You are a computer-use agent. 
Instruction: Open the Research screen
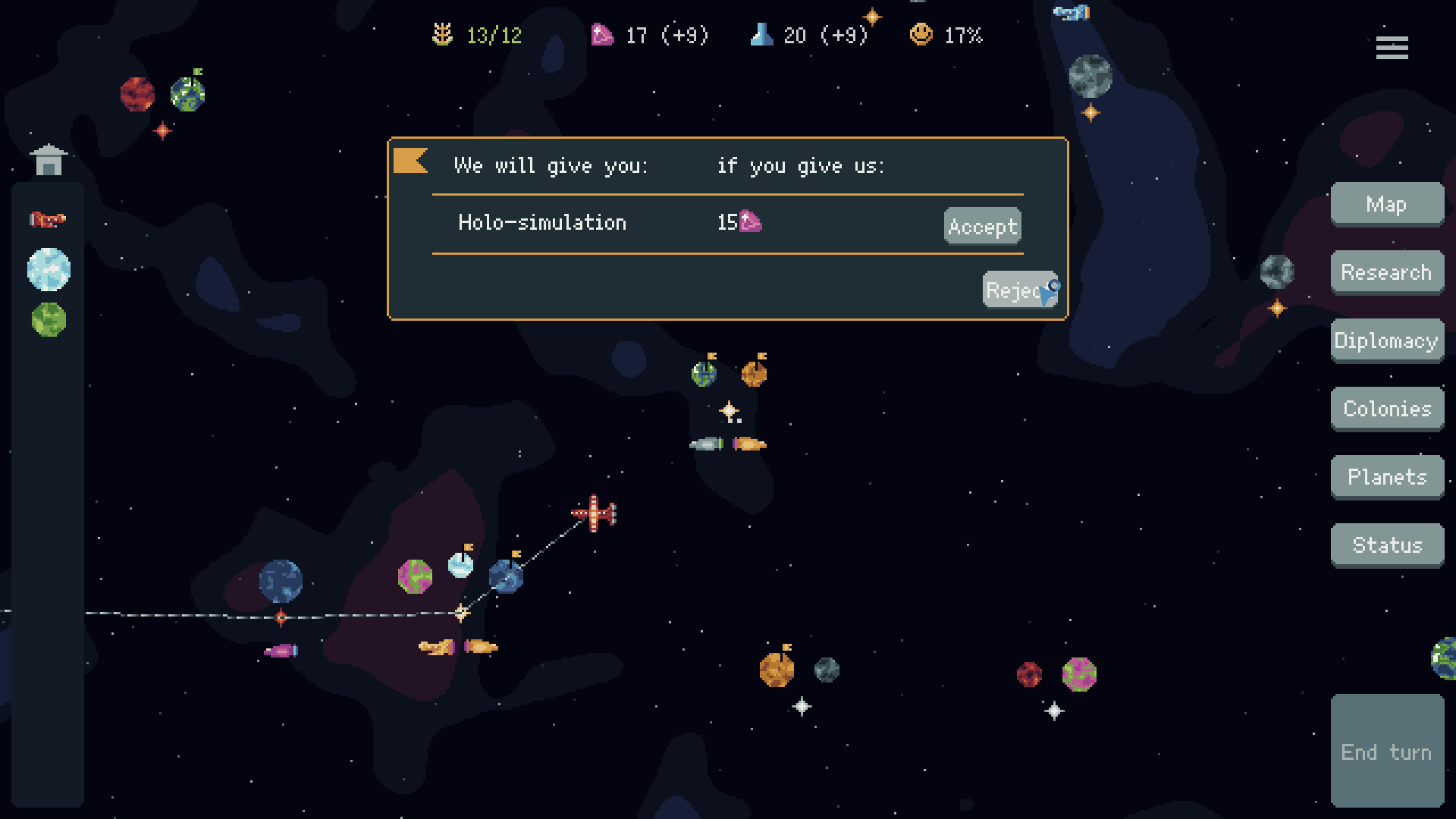pos(1387,271)
